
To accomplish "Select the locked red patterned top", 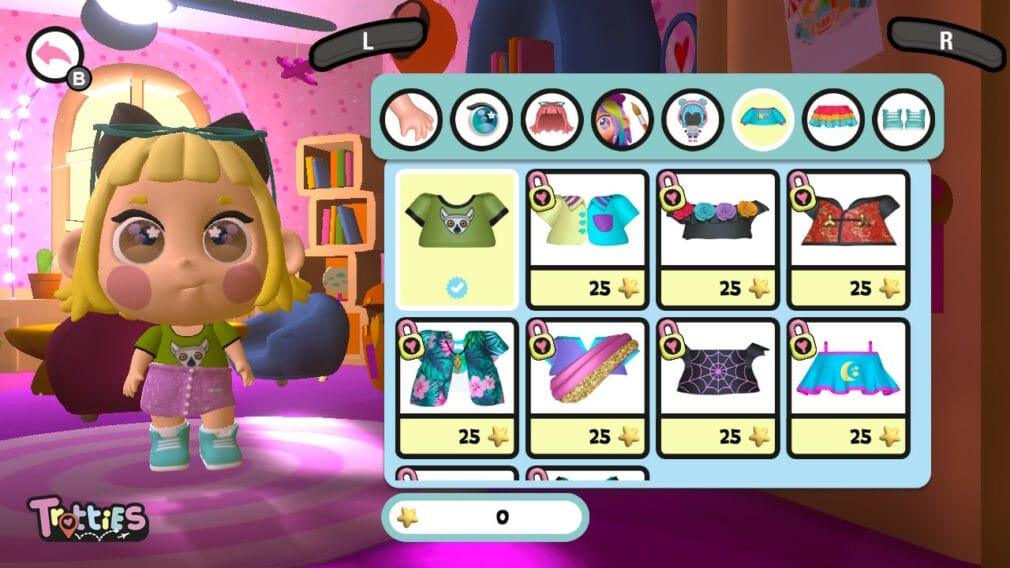I will pos(848,239).
